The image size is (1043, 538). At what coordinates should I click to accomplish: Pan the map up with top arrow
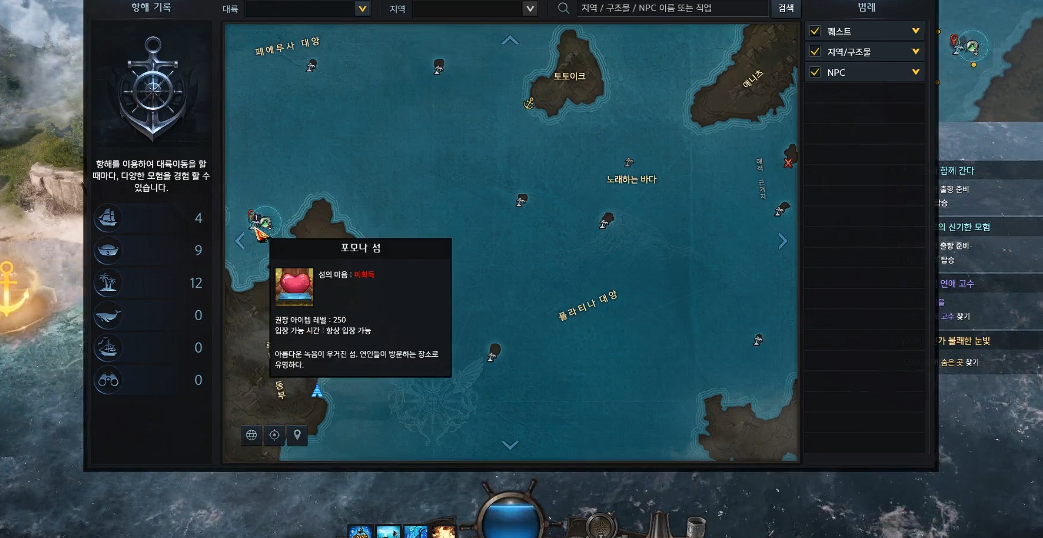click(510, 41)
